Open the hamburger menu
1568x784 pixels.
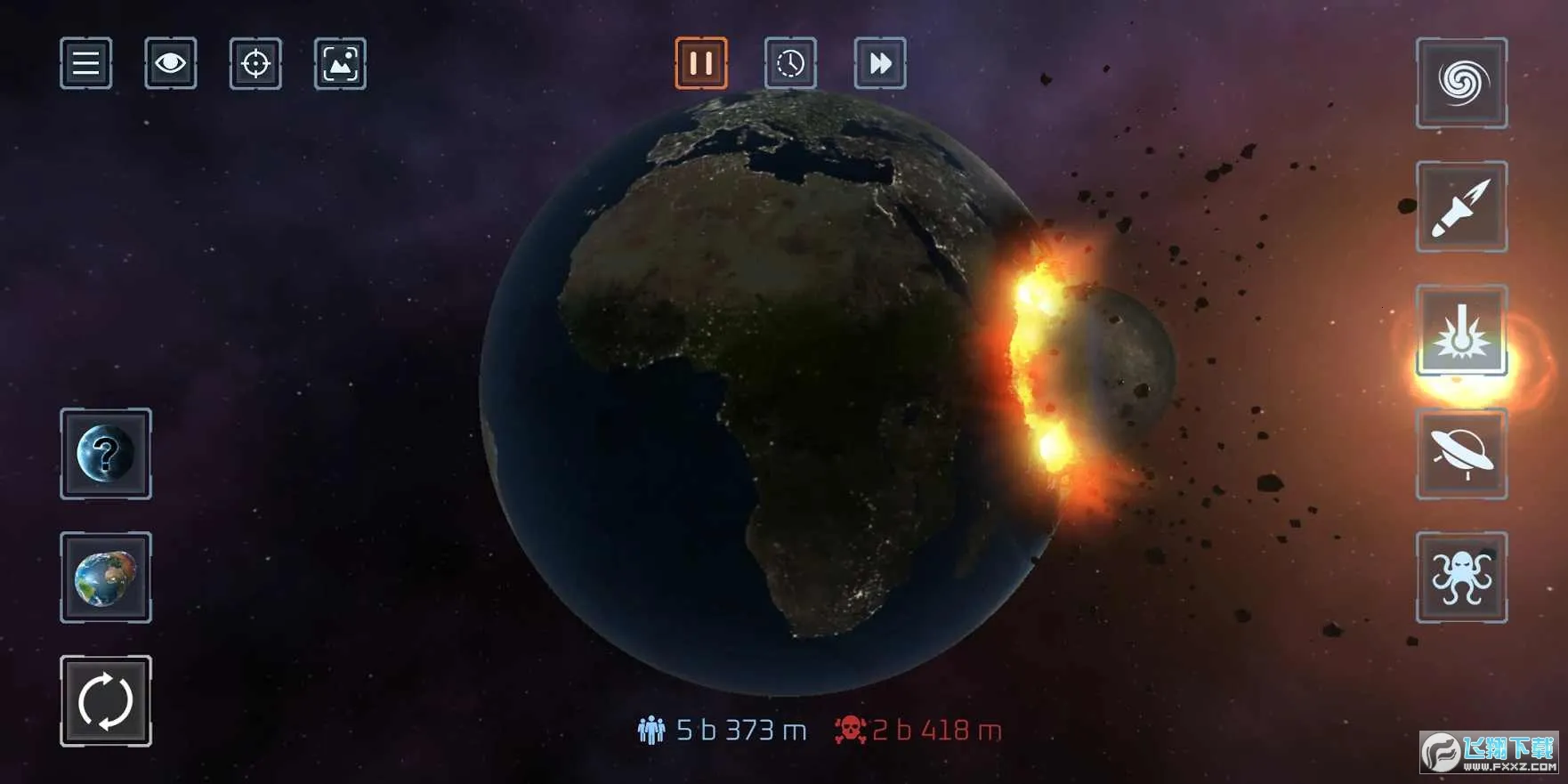coord(85,63)
